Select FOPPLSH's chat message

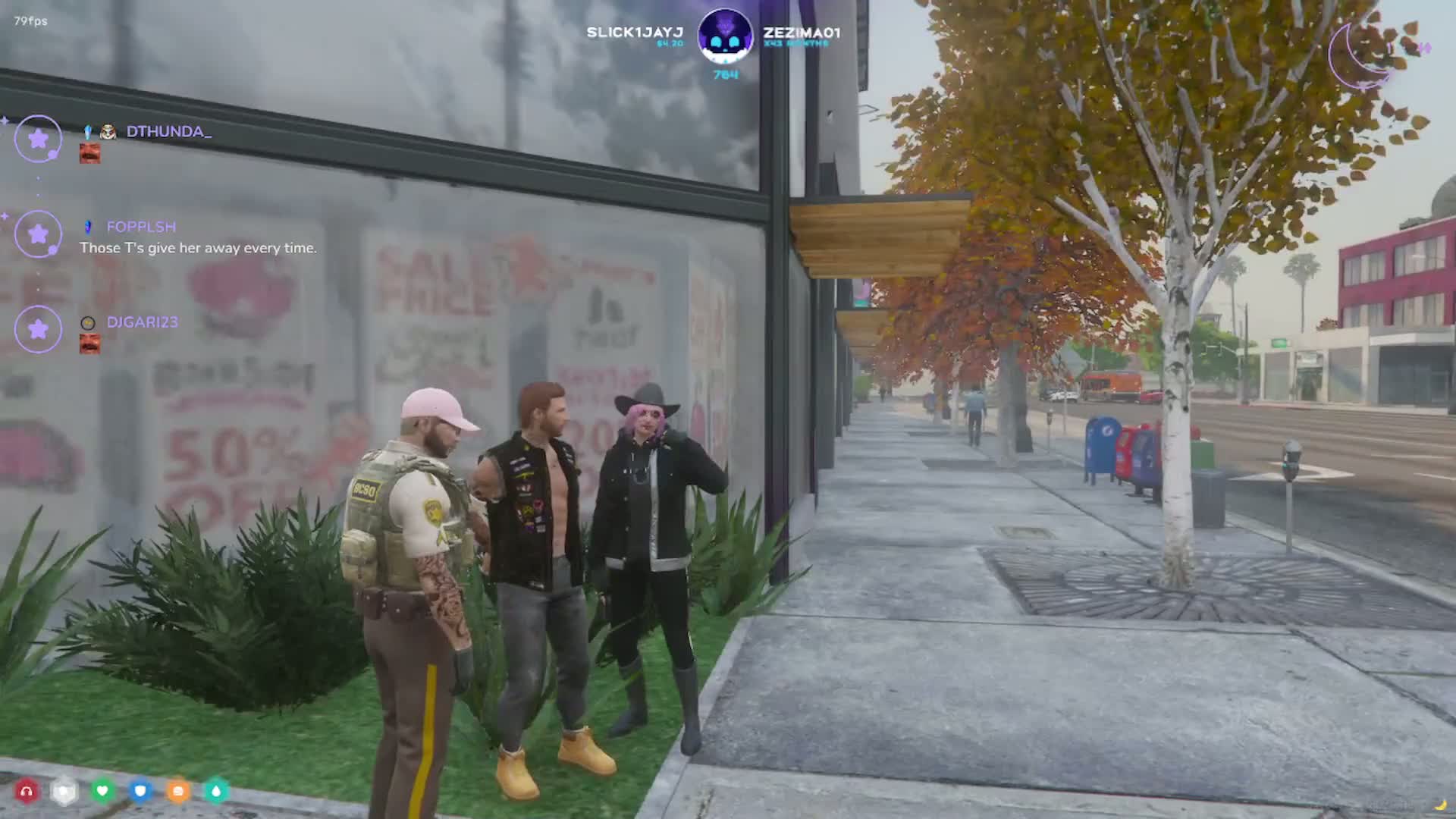(198, 248)
